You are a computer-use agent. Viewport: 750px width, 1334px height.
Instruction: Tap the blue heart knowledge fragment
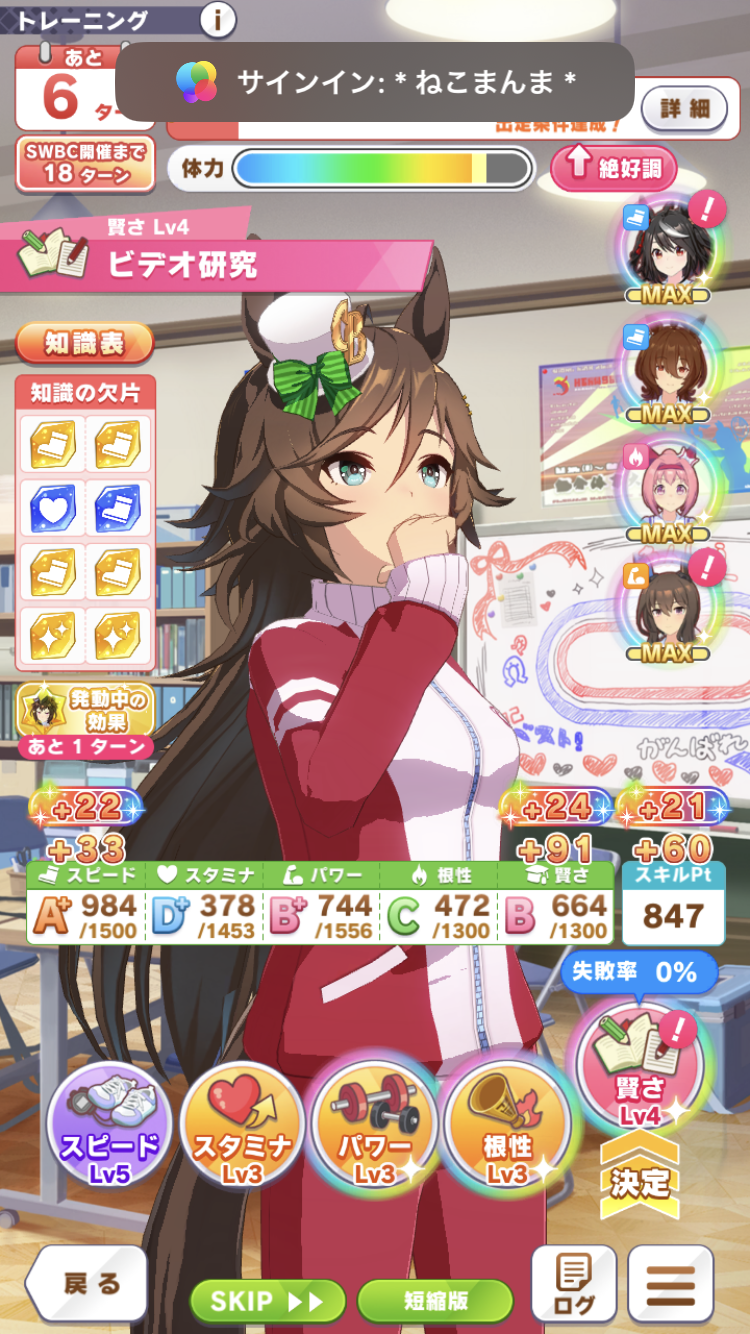[x=52, y=507]
